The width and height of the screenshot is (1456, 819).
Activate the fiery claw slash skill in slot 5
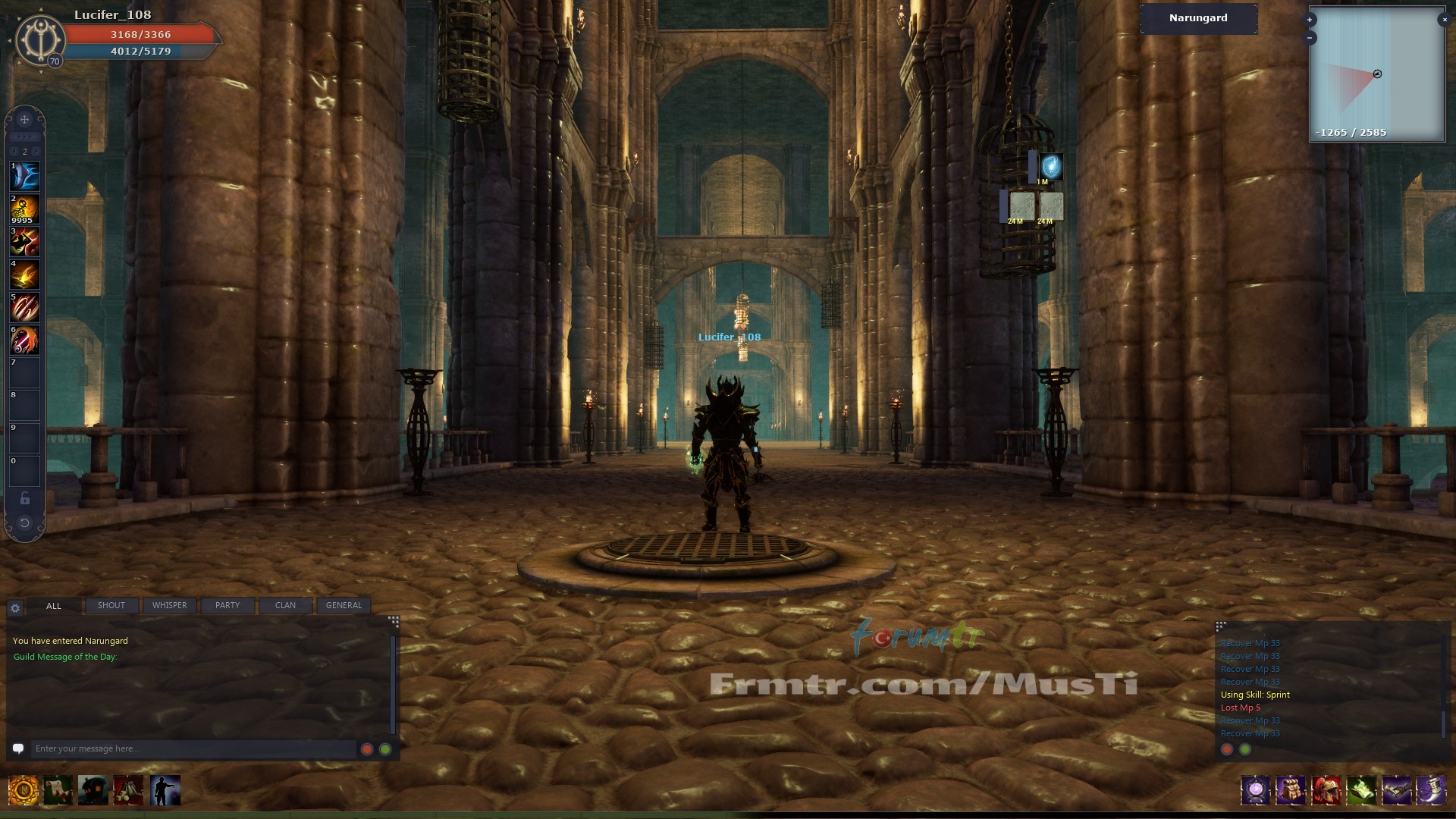click(24, 308)
